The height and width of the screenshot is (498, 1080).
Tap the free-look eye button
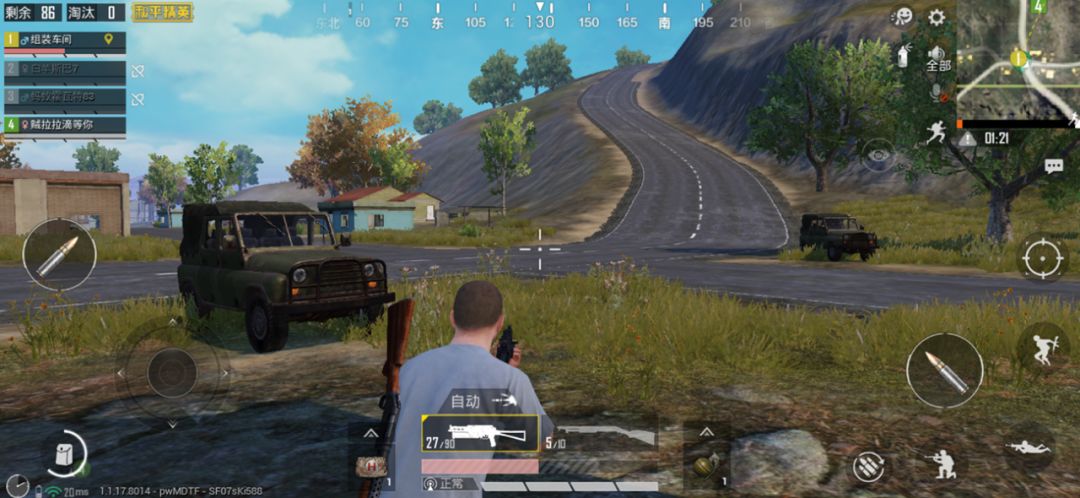coord(879,155)
